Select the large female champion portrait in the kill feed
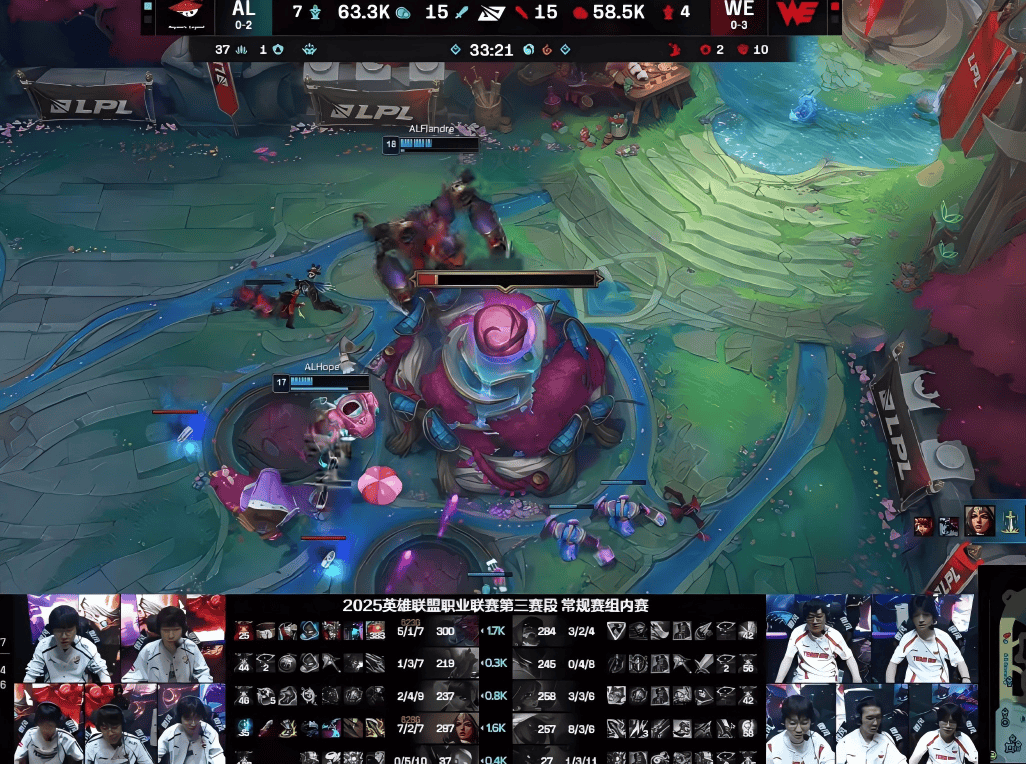This screenshot has width=1026, height=764. coord(980,521)
